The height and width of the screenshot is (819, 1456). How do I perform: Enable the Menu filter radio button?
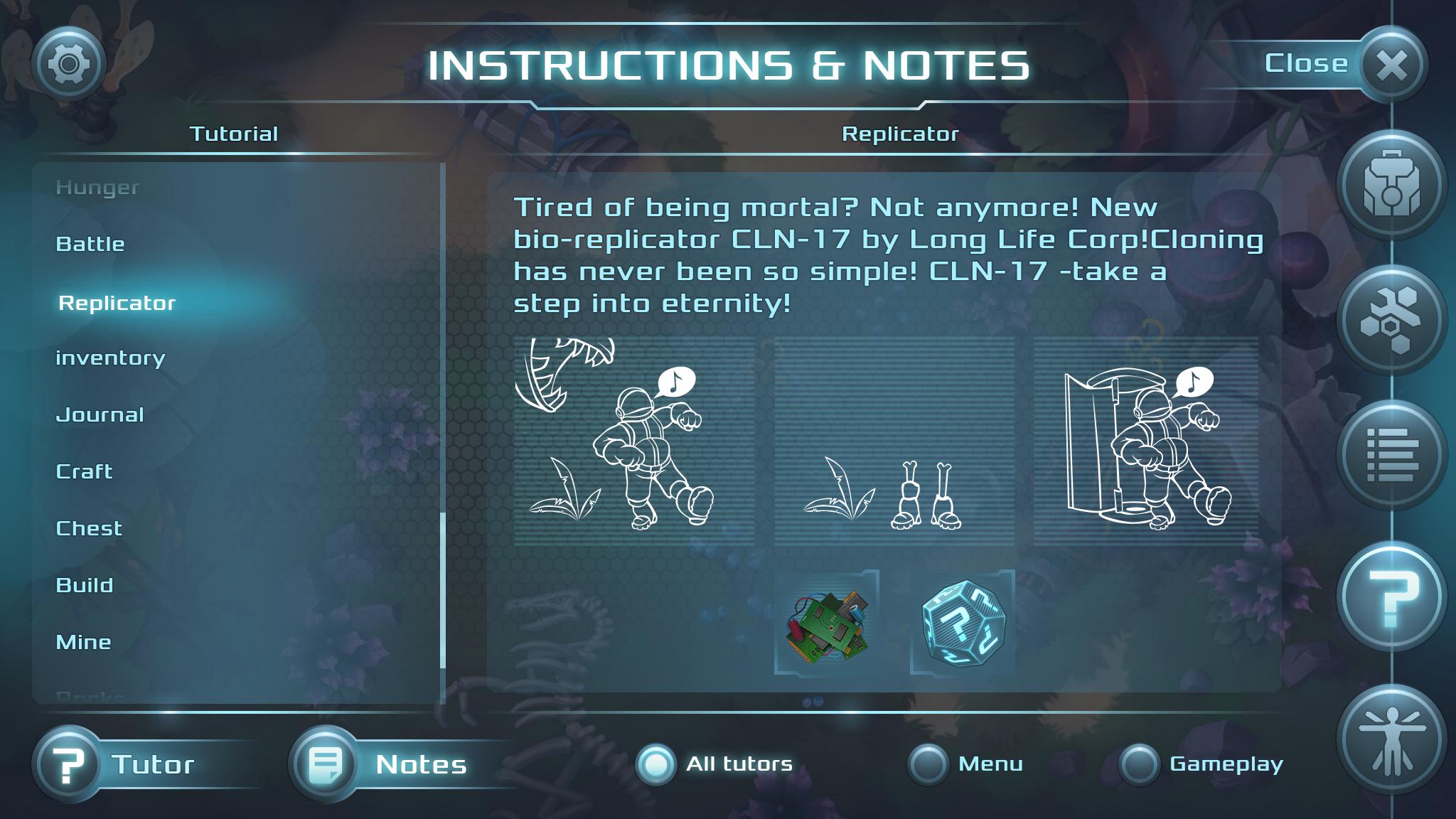click(926, 764)
